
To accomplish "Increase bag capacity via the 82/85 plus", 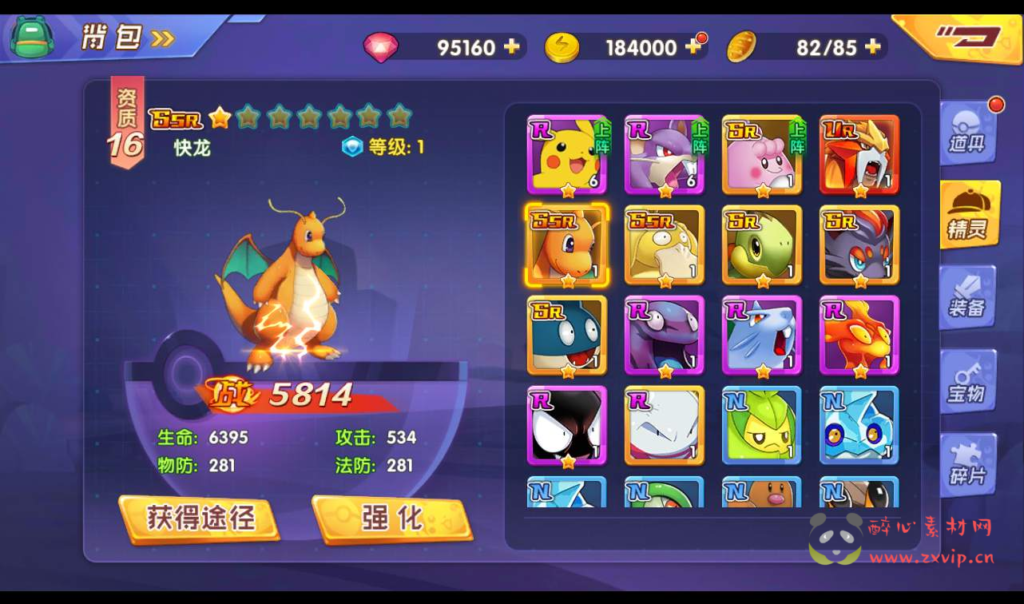I will point(873,47).
